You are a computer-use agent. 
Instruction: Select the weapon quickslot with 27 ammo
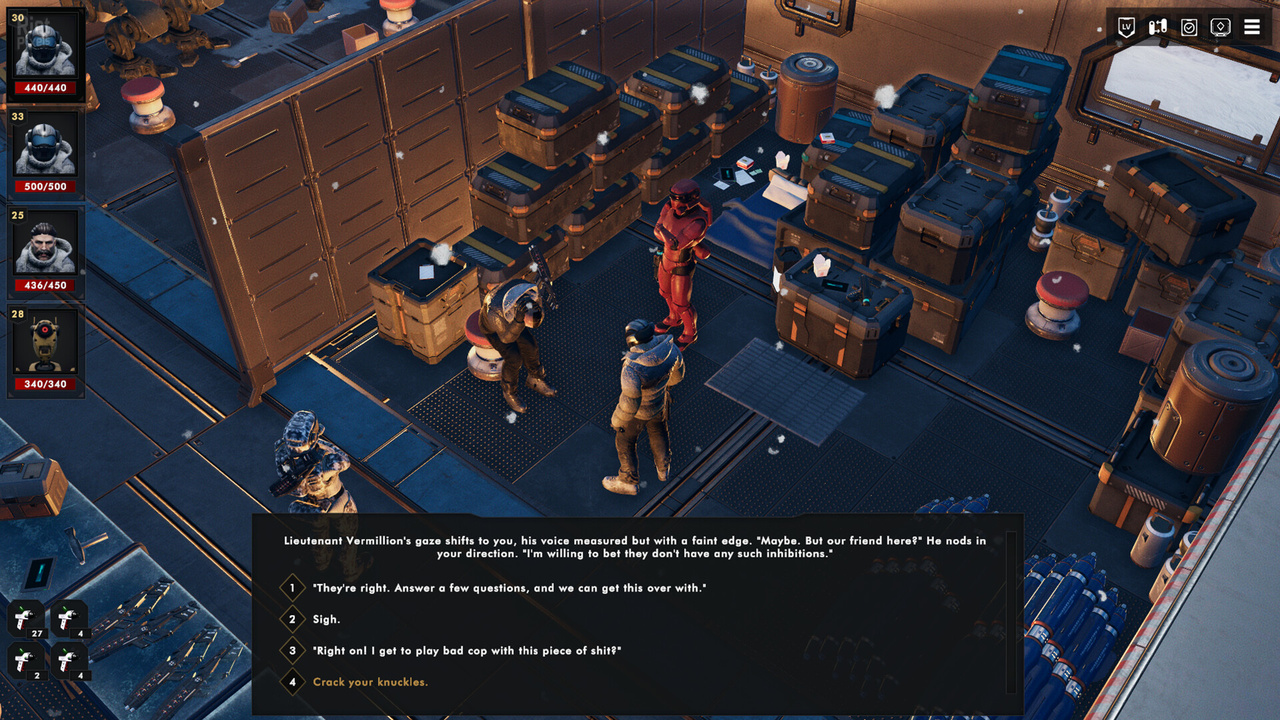pyautogui.click(x=24, y=618)
